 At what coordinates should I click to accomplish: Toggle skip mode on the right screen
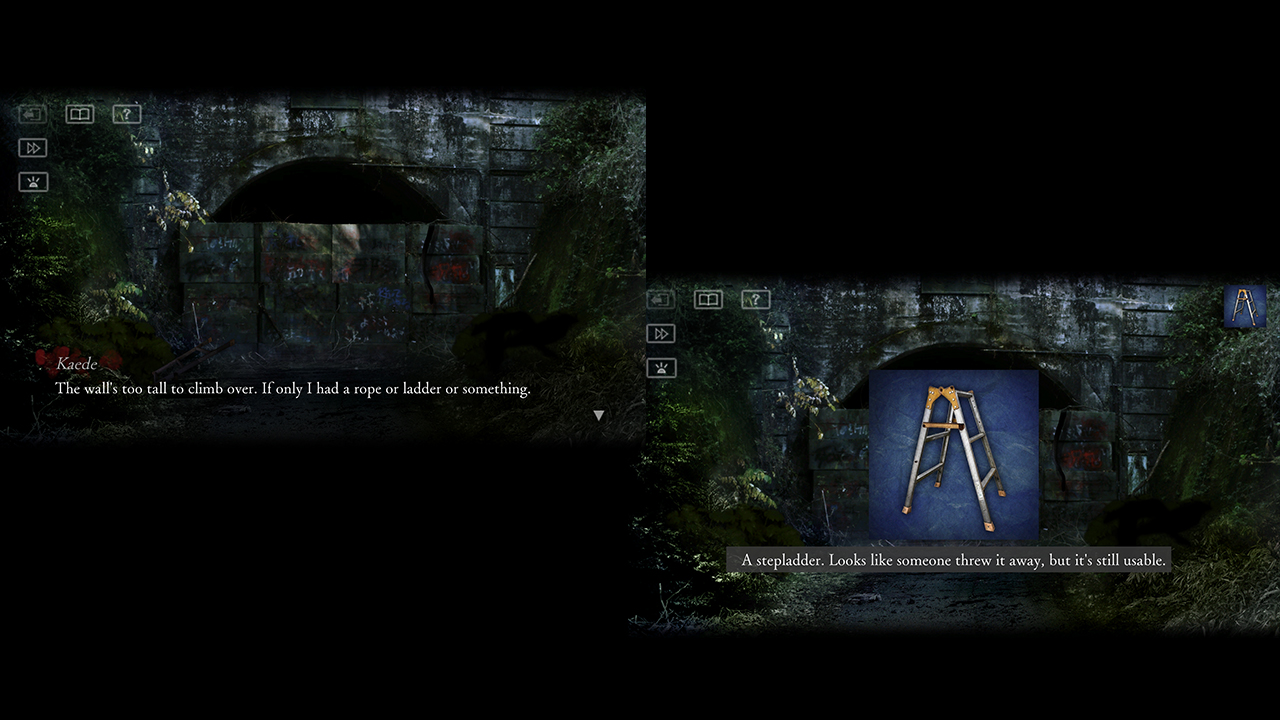660,333
